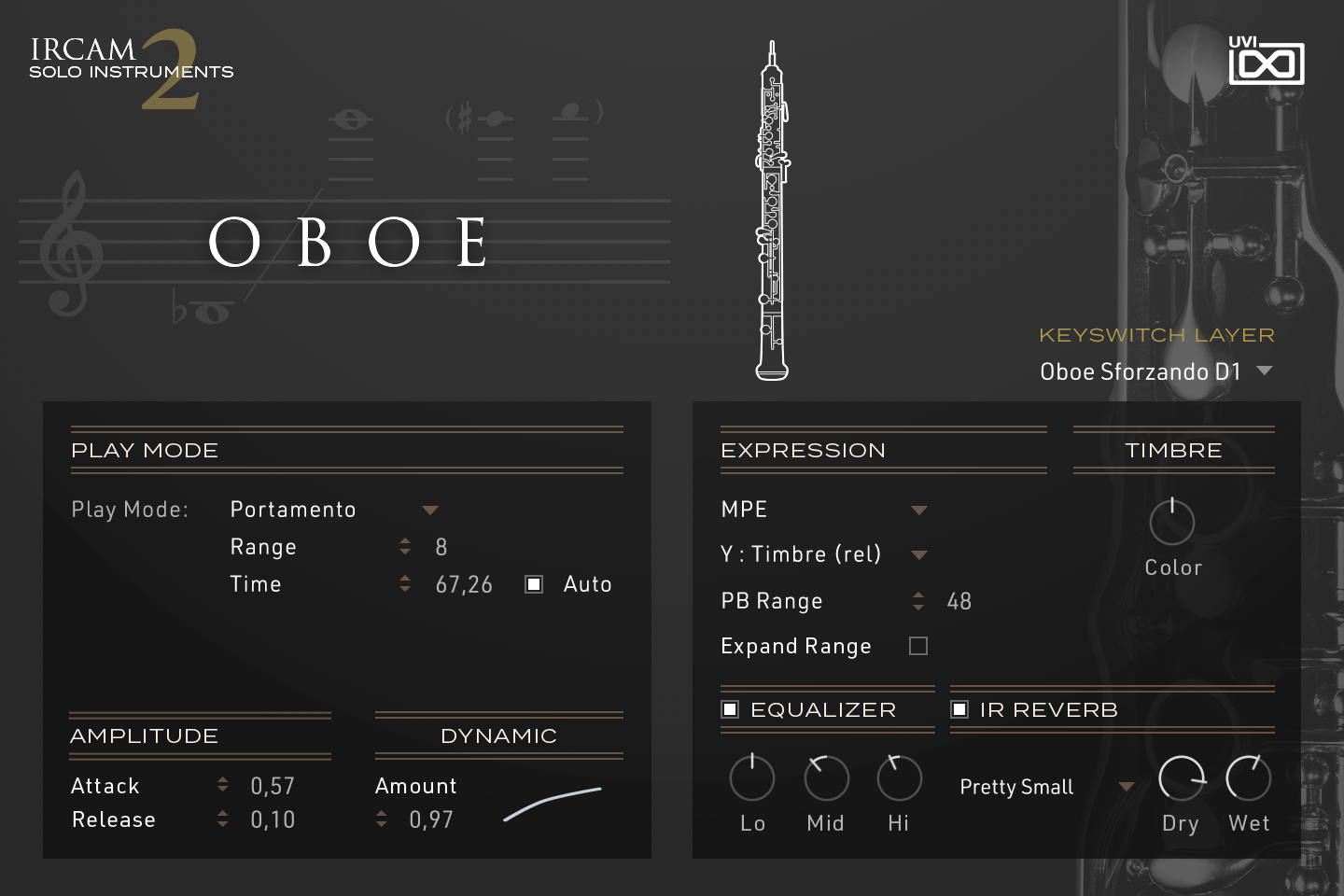Turn the Wet reverb knob
Viewport: 1344px width, 896px height.
click(x=1249, y=777)
